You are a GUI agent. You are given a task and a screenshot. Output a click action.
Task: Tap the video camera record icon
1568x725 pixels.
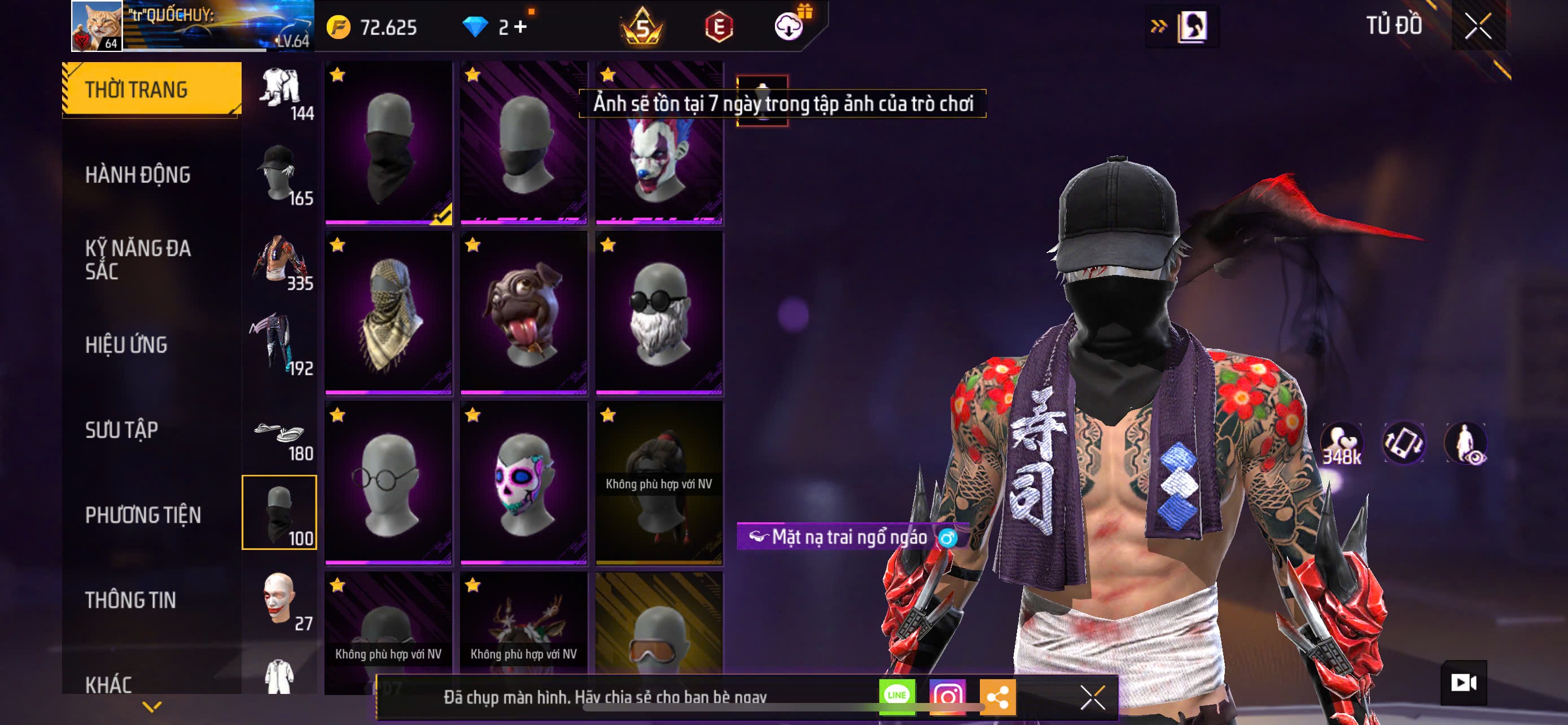[1464, 683]
